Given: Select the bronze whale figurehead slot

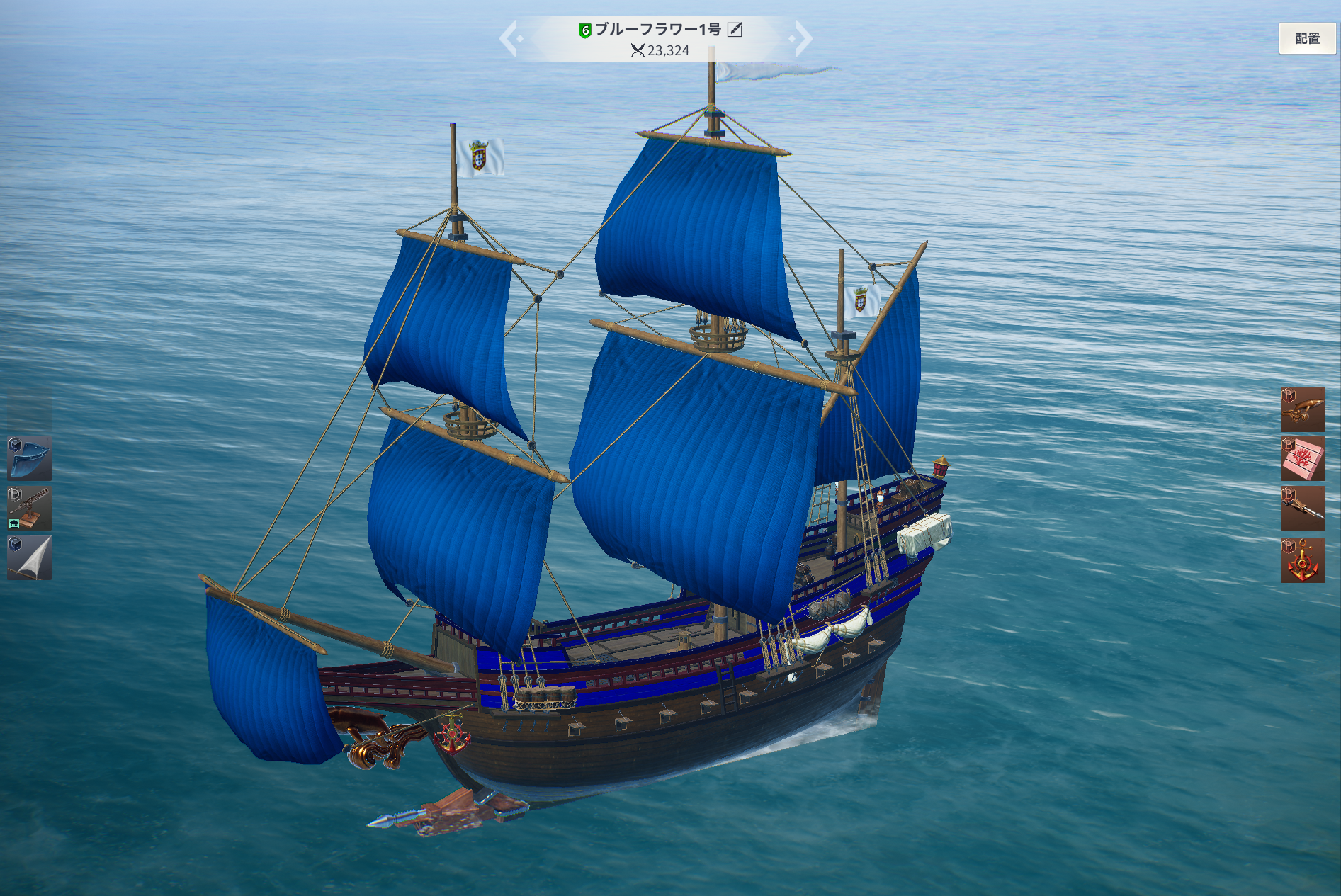Looking at the screenshot, I should click(x=1303, y=409).
